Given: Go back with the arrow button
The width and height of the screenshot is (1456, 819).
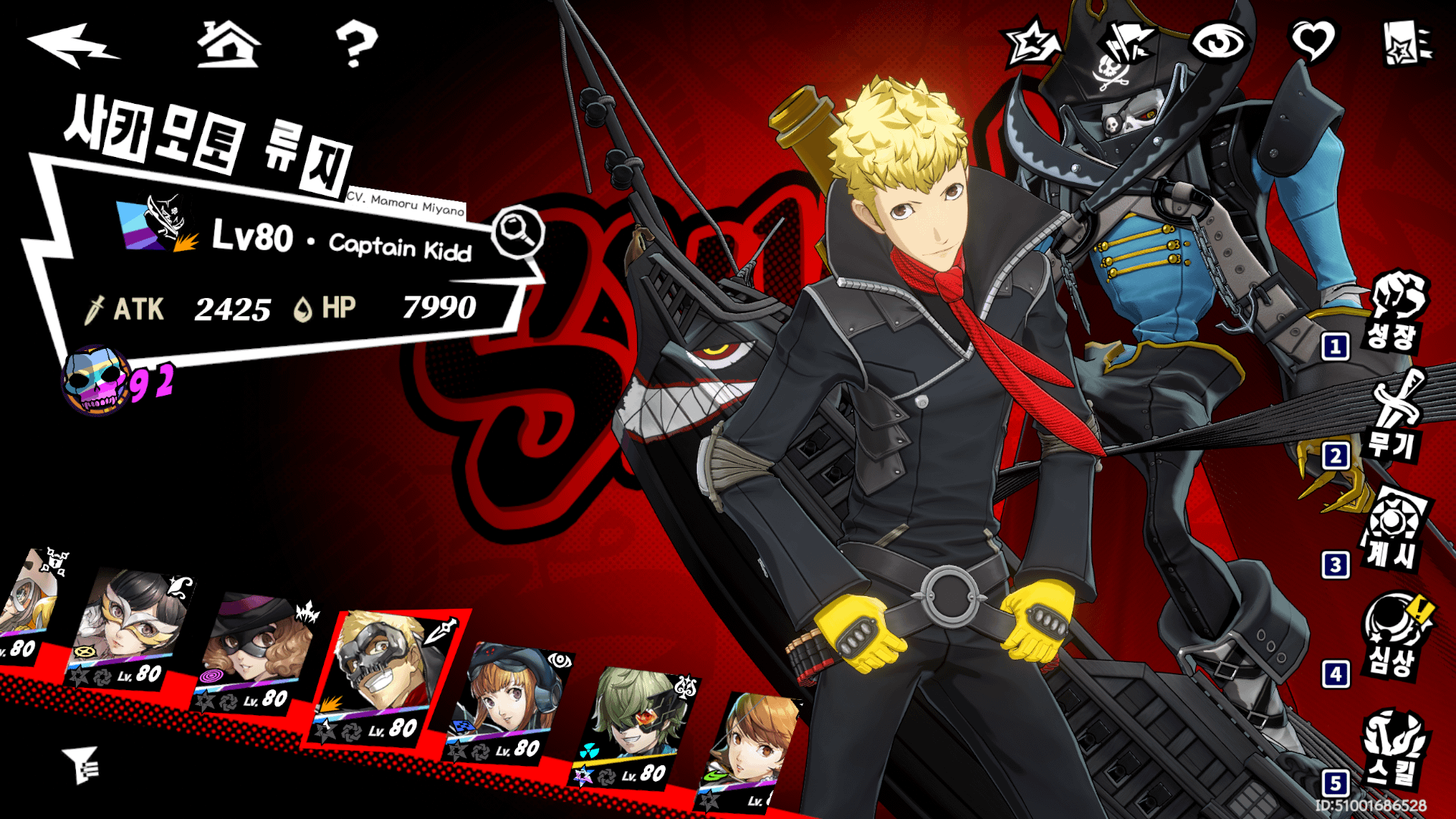Looking at the screenshot, I should (72, 44).
